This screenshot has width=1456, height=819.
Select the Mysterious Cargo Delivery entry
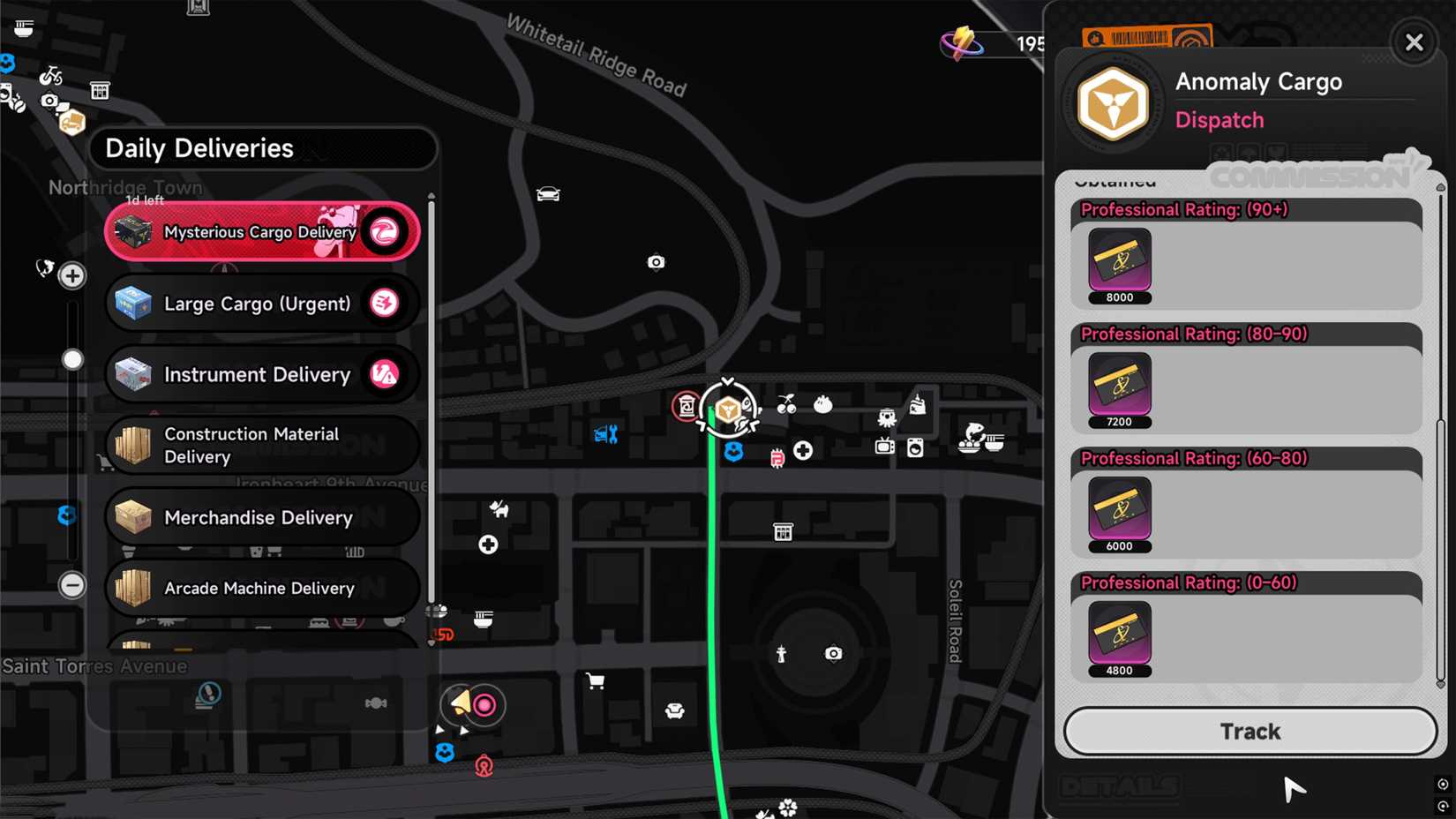(261, 231)
